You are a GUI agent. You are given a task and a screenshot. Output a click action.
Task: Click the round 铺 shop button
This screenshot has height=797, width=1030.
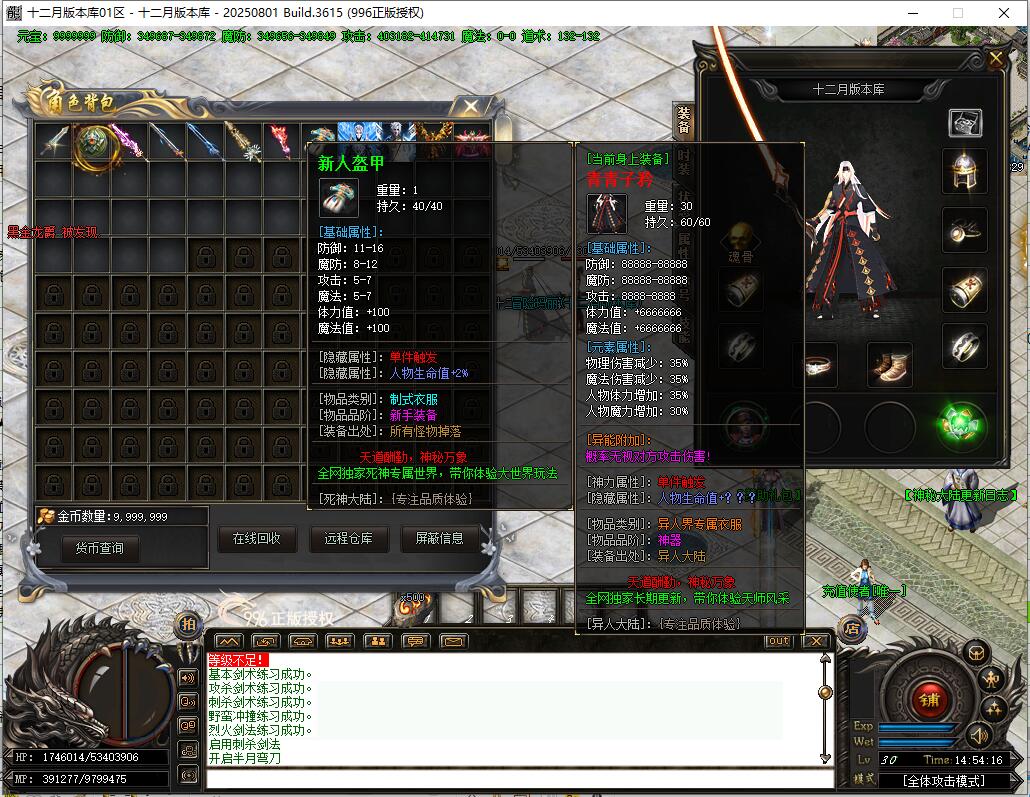[929, 700]
